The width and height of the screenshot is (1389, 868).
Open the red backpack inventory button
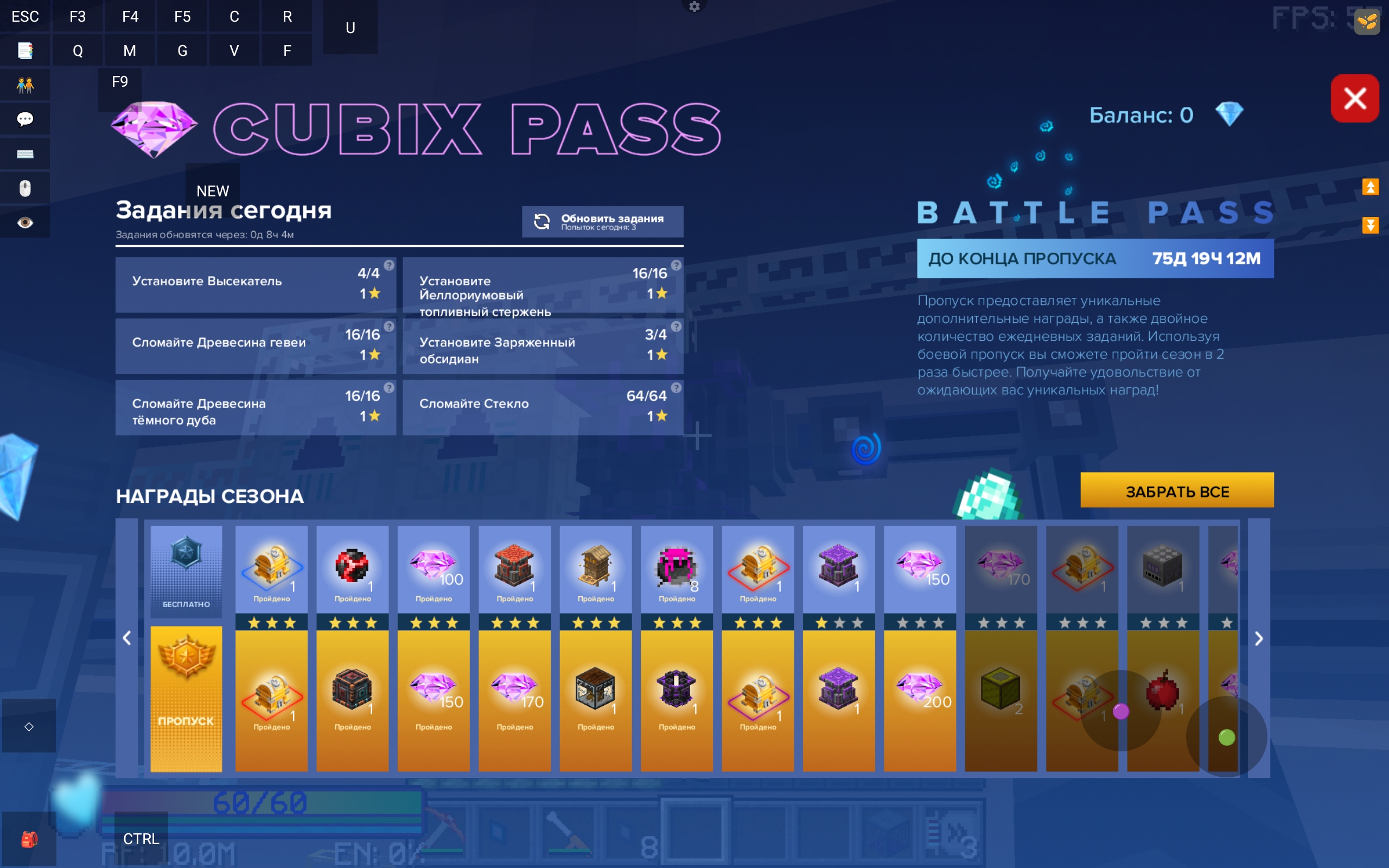coord(29,839)
